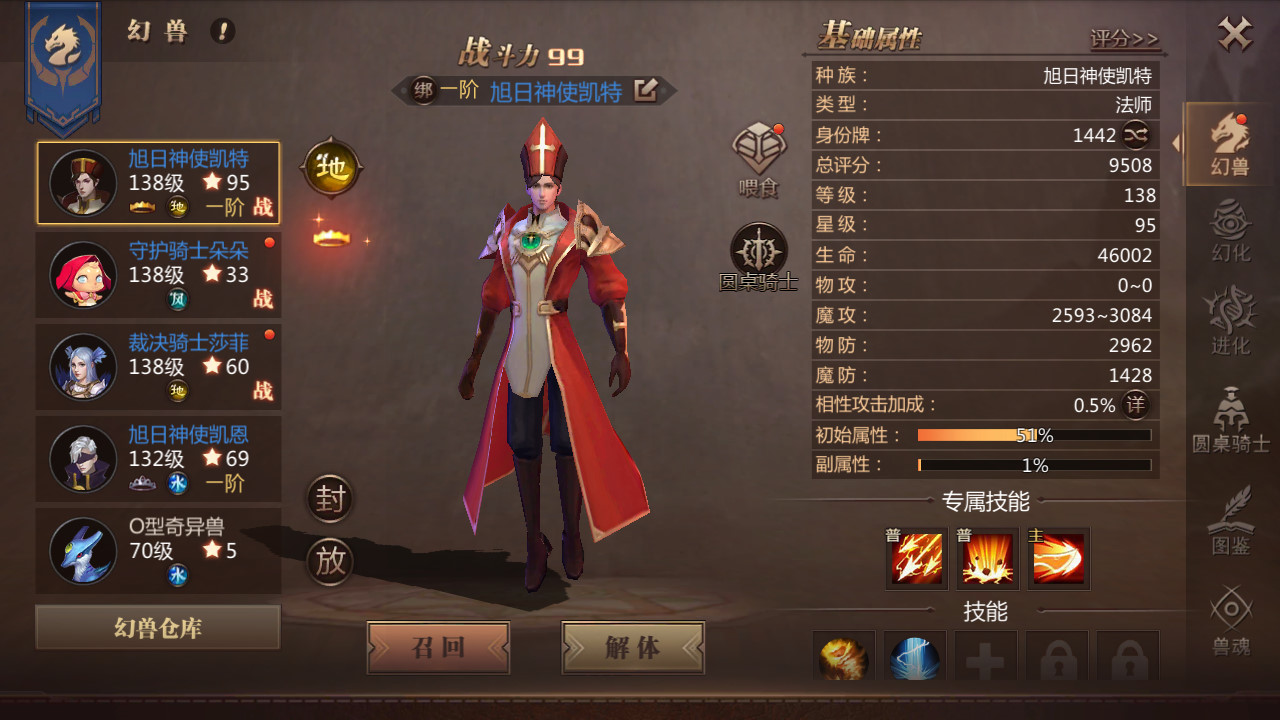Screen dimensions: 1280x720
Task: Tap the round 封 seal button
Action: point(330,498)
